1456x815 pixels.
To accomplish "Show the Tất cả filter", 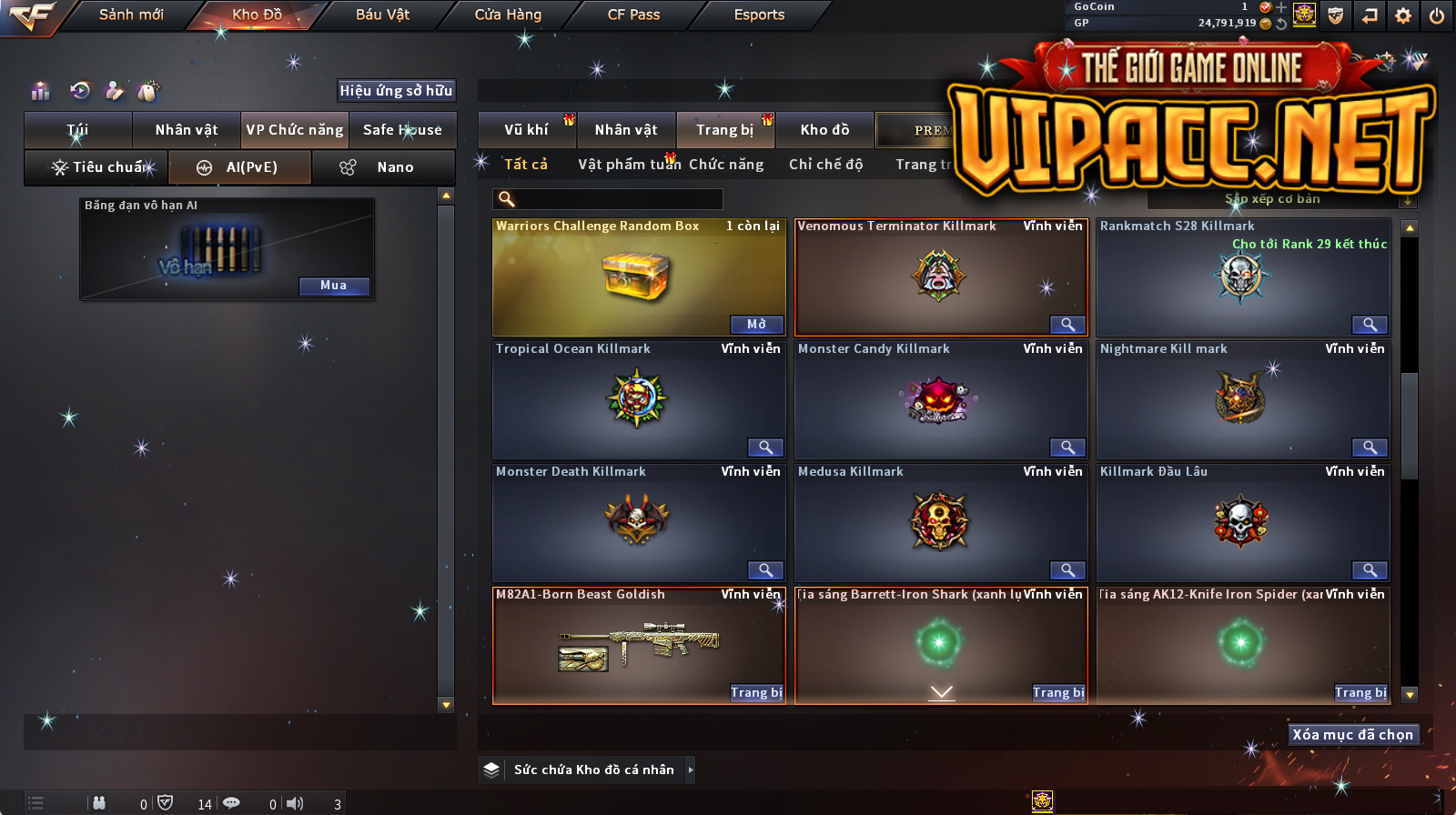I will (x=526, y=165).
